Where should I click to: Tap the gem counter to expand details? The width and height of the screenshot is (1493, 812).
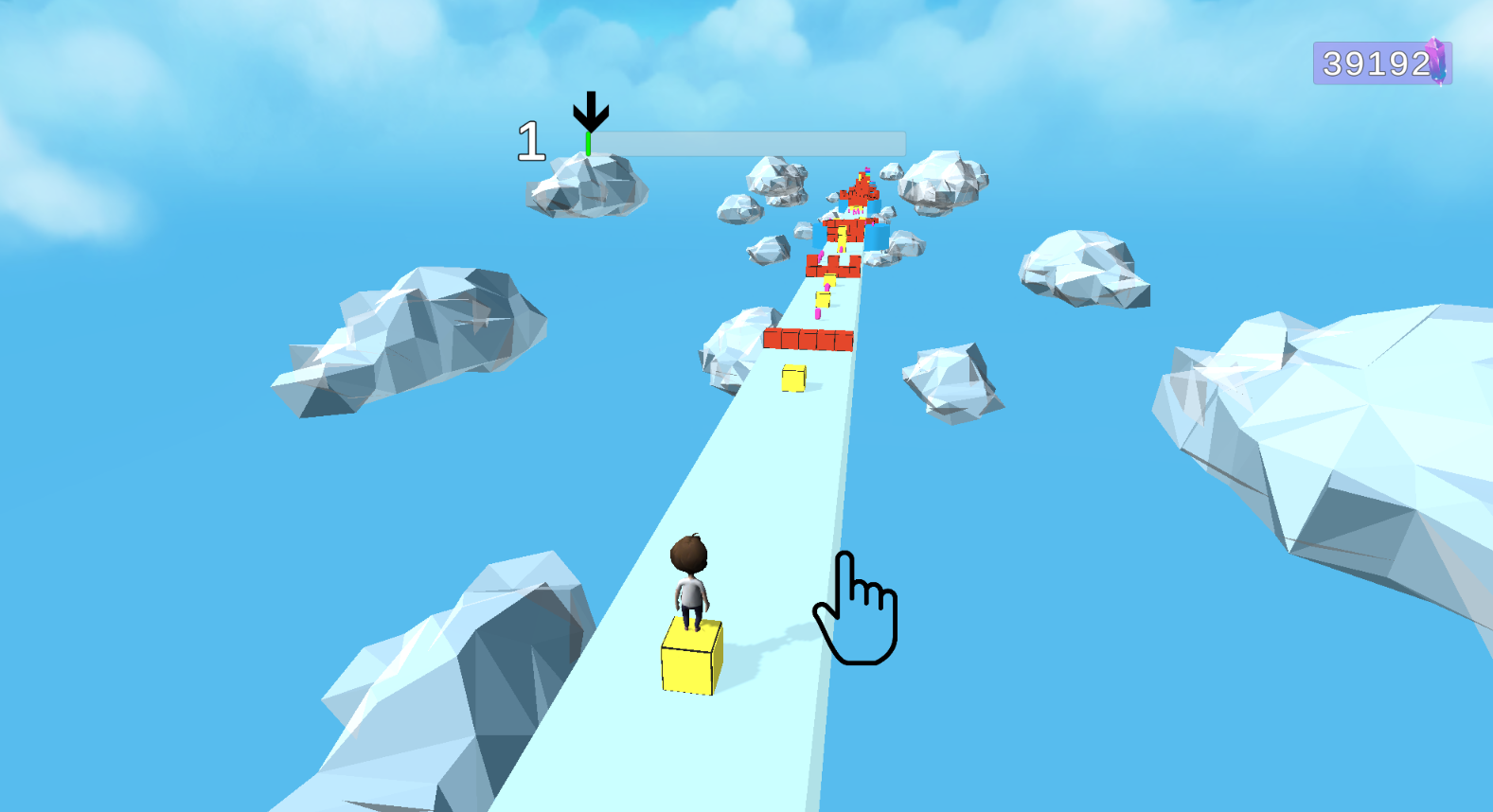pyautogui.click(x=1371, y=62)
